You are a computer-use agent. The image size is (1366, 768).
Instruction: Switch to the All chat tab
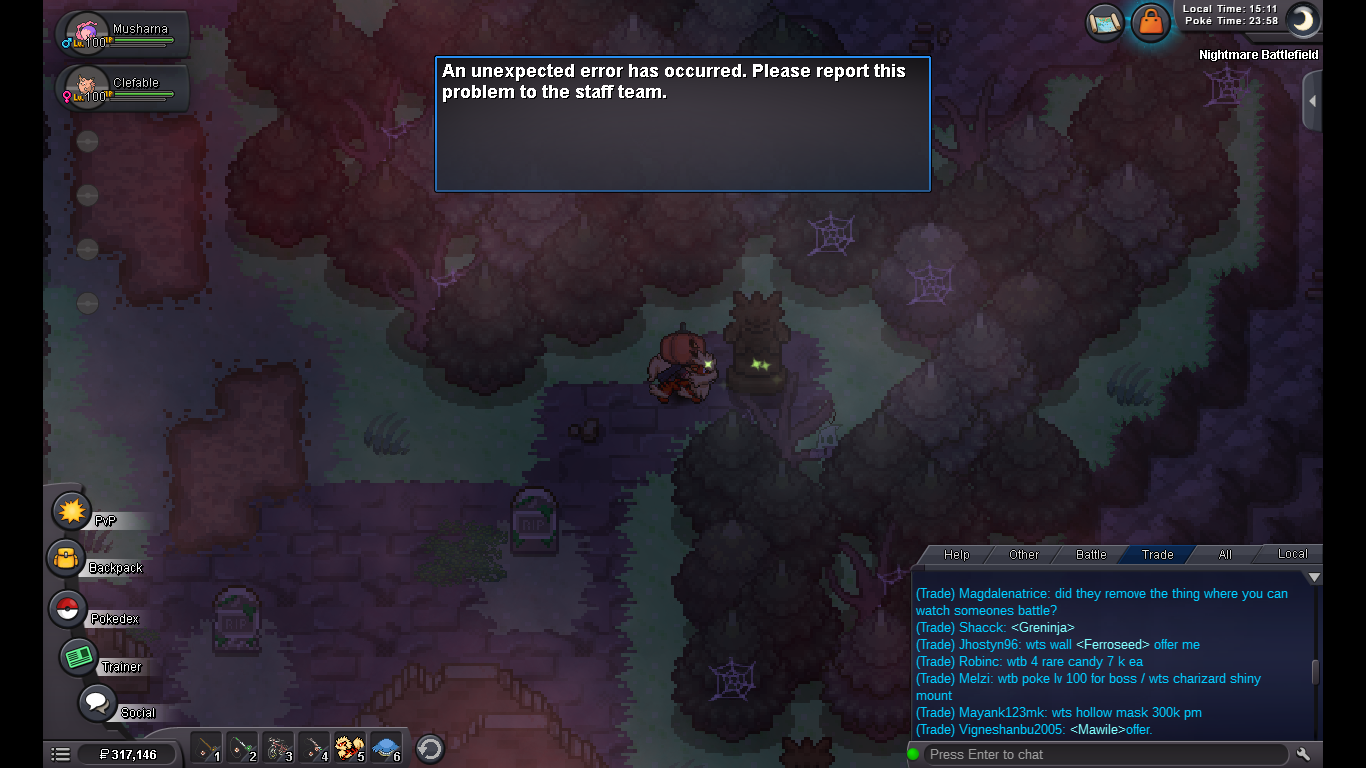point(1225,554)
